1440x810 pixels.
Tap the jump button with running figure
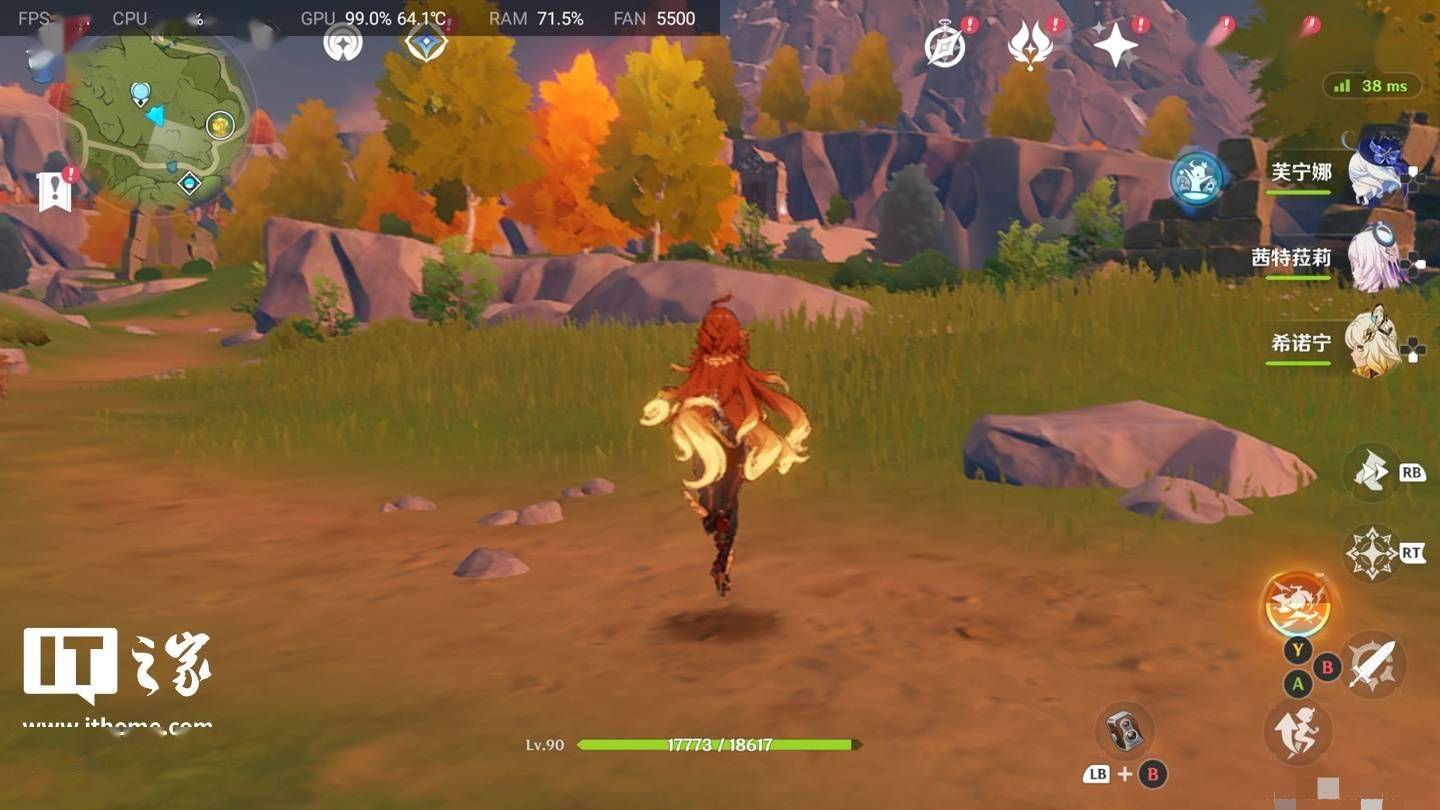(x=1297, y=731)
